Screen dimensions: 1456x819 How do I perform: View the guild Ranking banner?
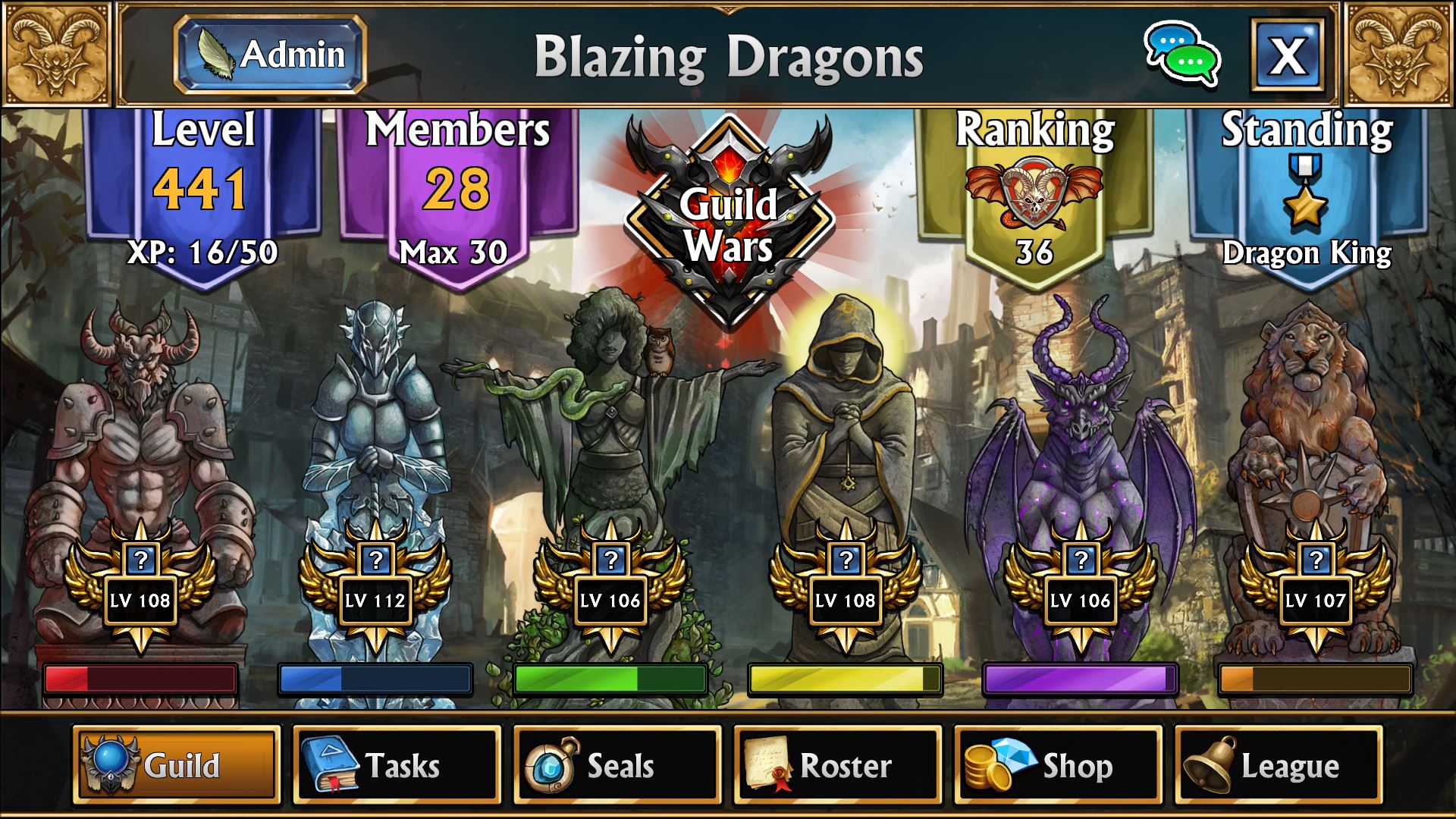pyautogui.click(x=1034, y=193)
